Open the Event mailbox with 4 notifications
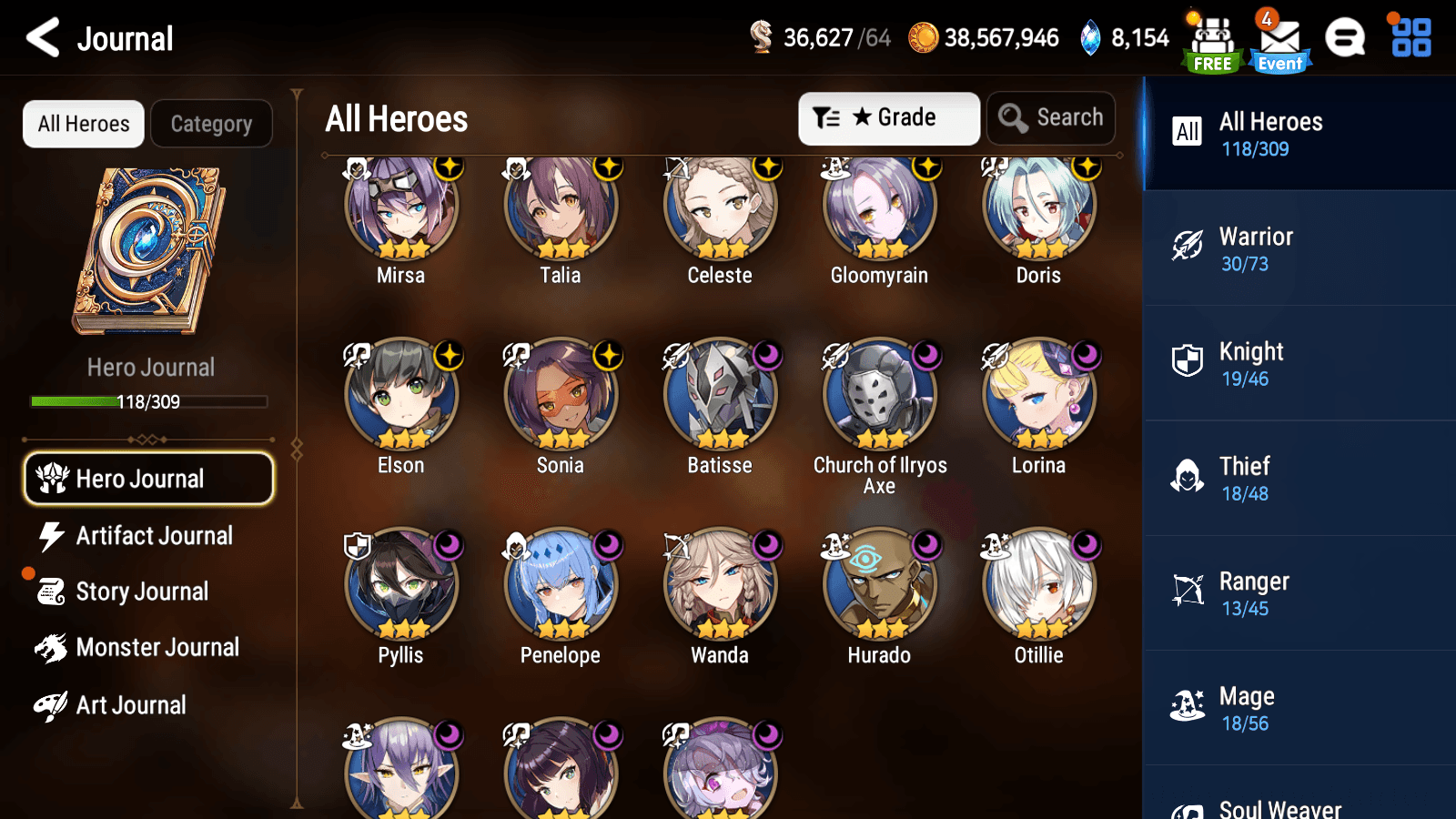 [1279, 38]
